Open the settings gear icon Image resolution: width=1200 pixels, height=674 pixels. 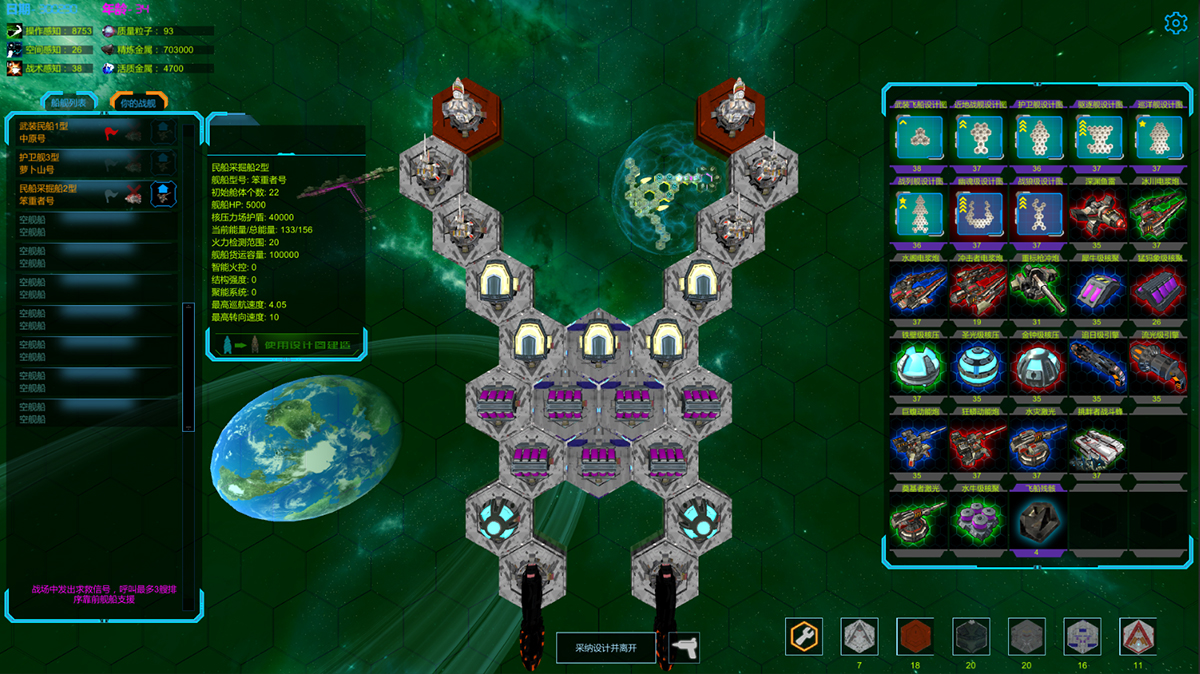pyautogui.click(x=1175, y=23)
